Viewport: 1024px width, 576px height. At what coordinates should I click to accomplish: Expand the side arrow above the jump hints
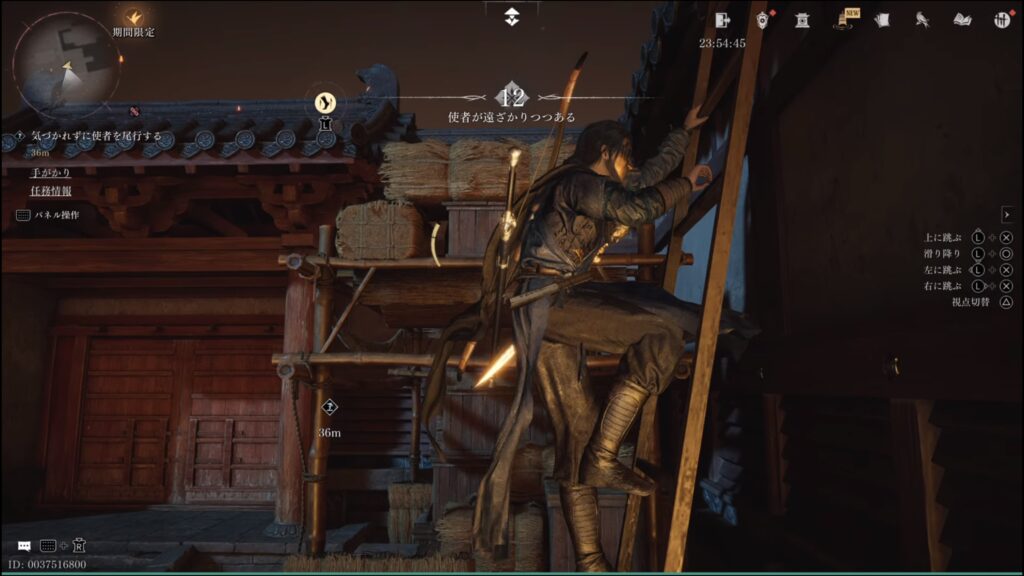tap(1007, 214)
